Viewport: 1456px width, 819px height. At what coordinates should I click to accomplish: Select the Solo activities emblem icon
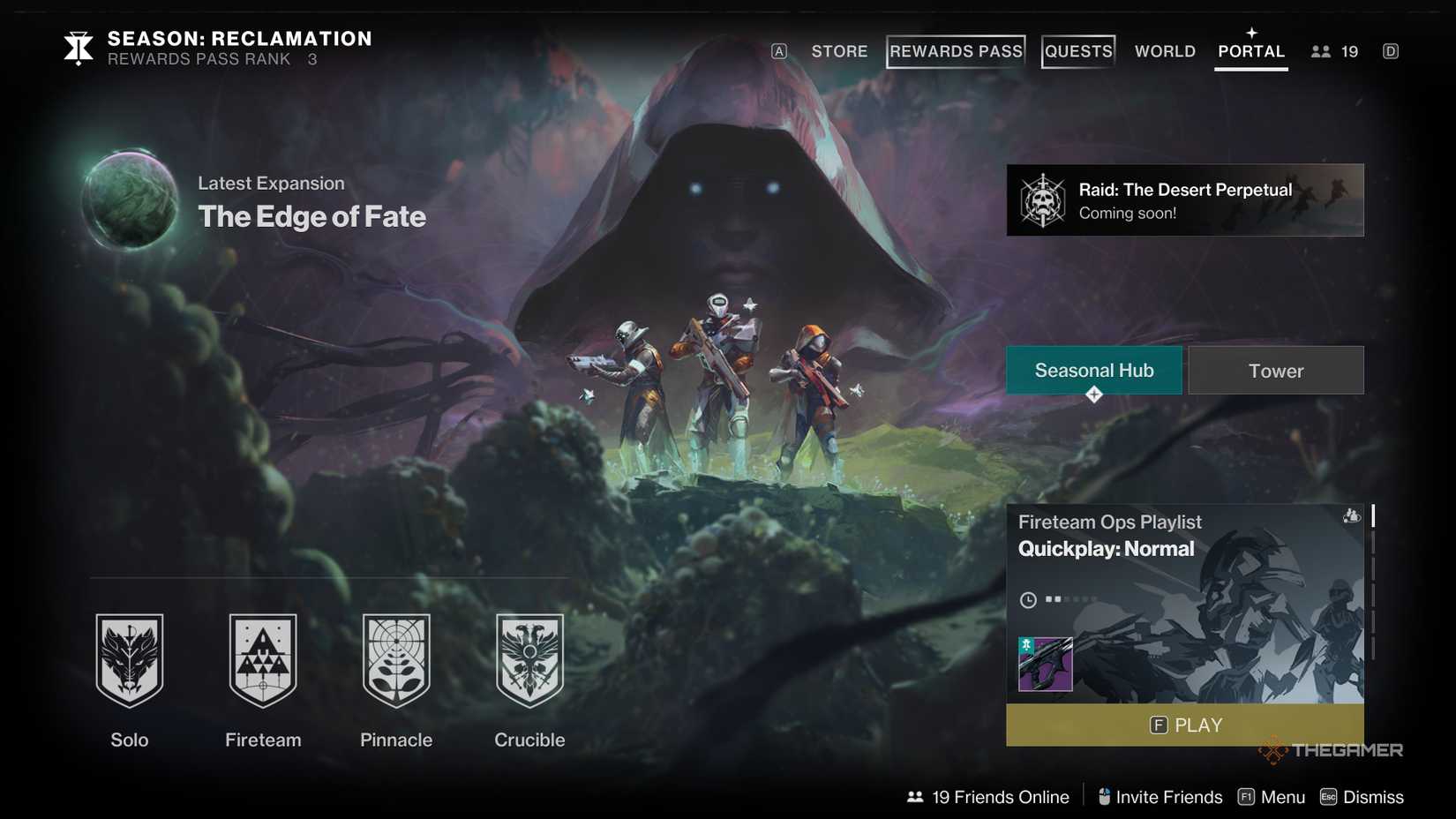130,662
